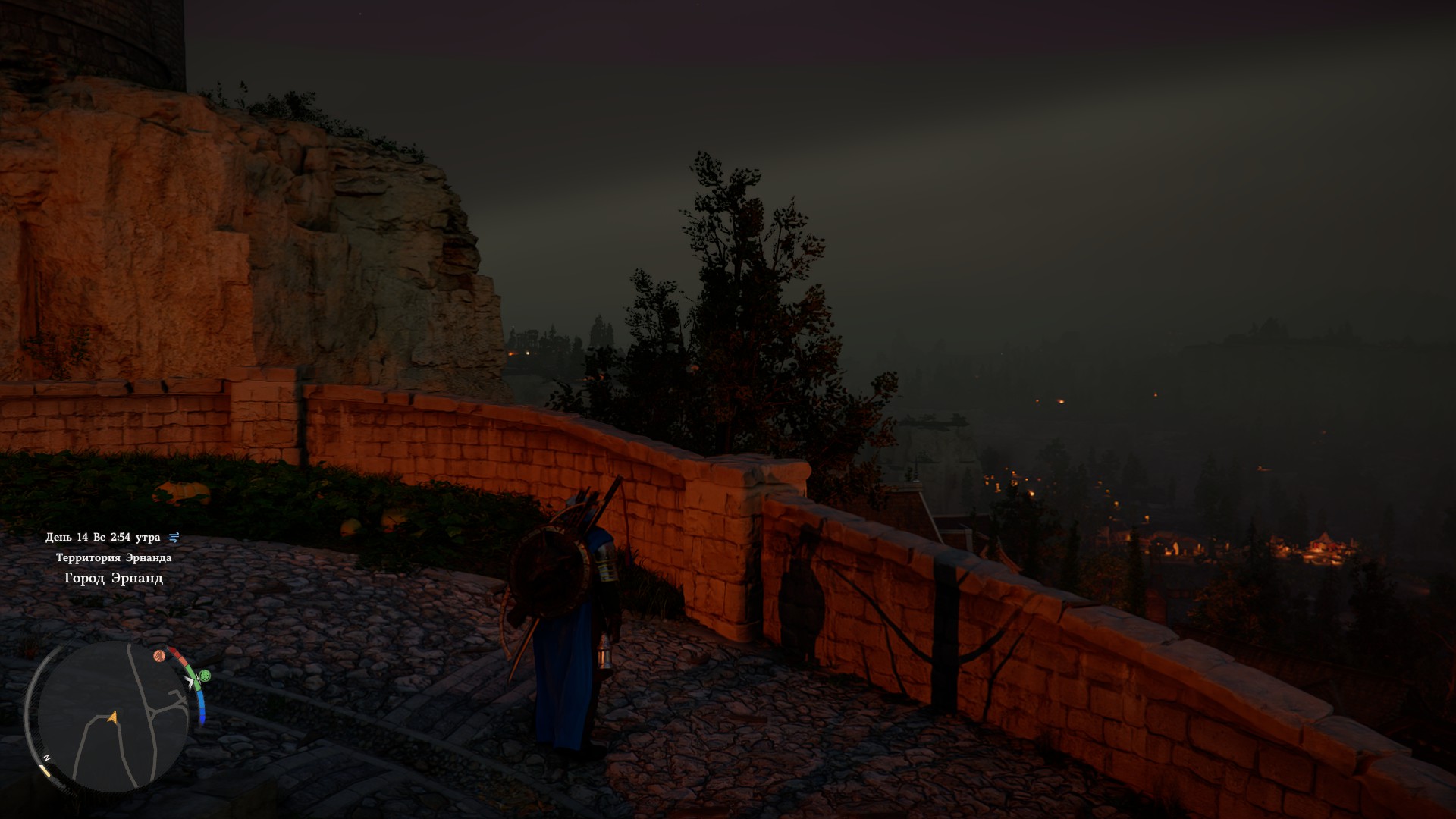This screenshot has height=819, width=1456.
Task: Click the orange player arrow on minimap
Action: coord(113,715)
